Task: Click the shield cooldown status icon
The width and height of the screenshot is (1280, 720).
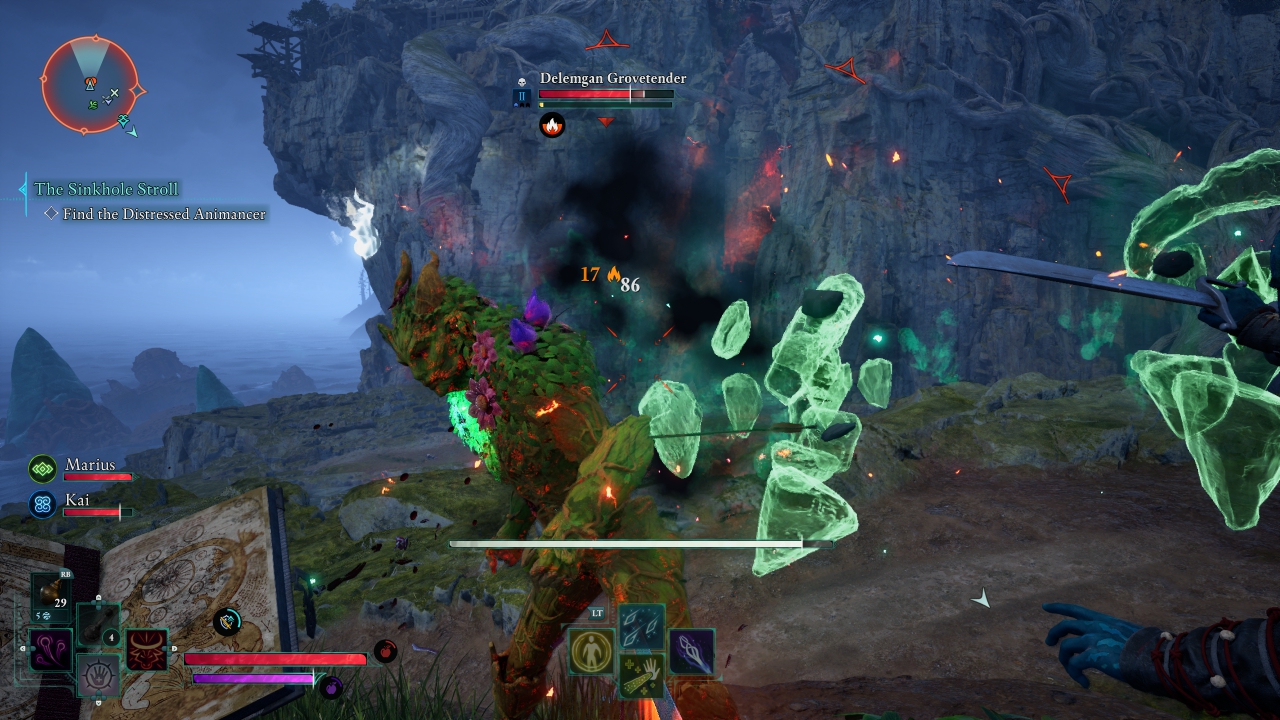Action: 228,622
